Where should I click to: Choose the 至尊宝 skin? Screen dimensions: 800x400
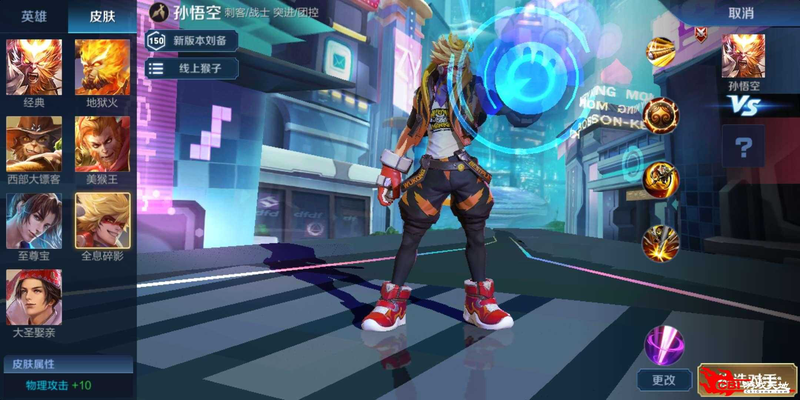[34, 220]
